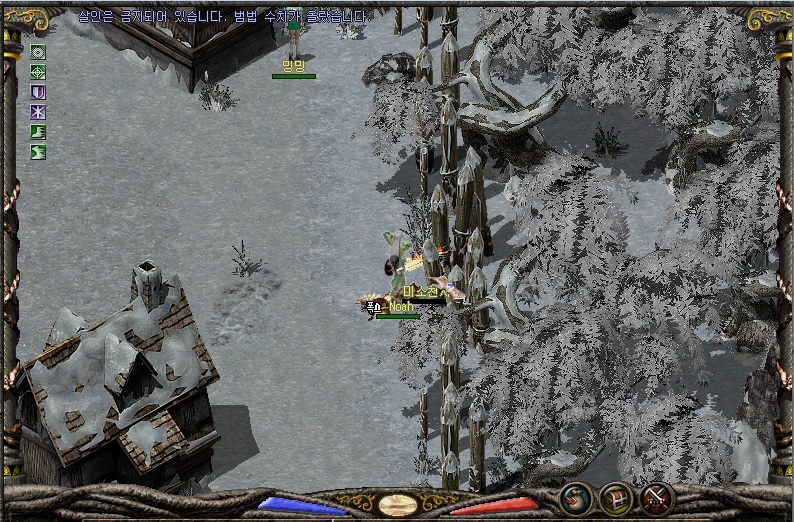This screenshot has height=522, width=794.
Task: Open the treasure chest round button
Action: click(616, 498)
